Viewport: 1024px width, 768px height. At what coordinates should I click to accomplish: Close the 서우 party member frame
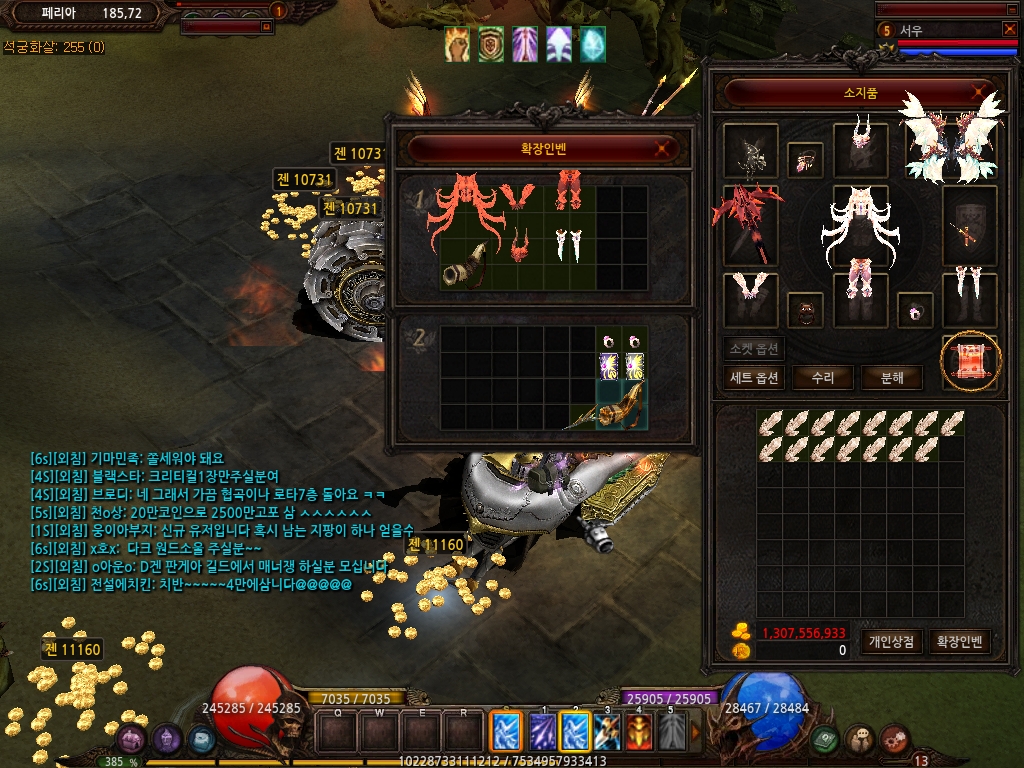pos(1009,29)
